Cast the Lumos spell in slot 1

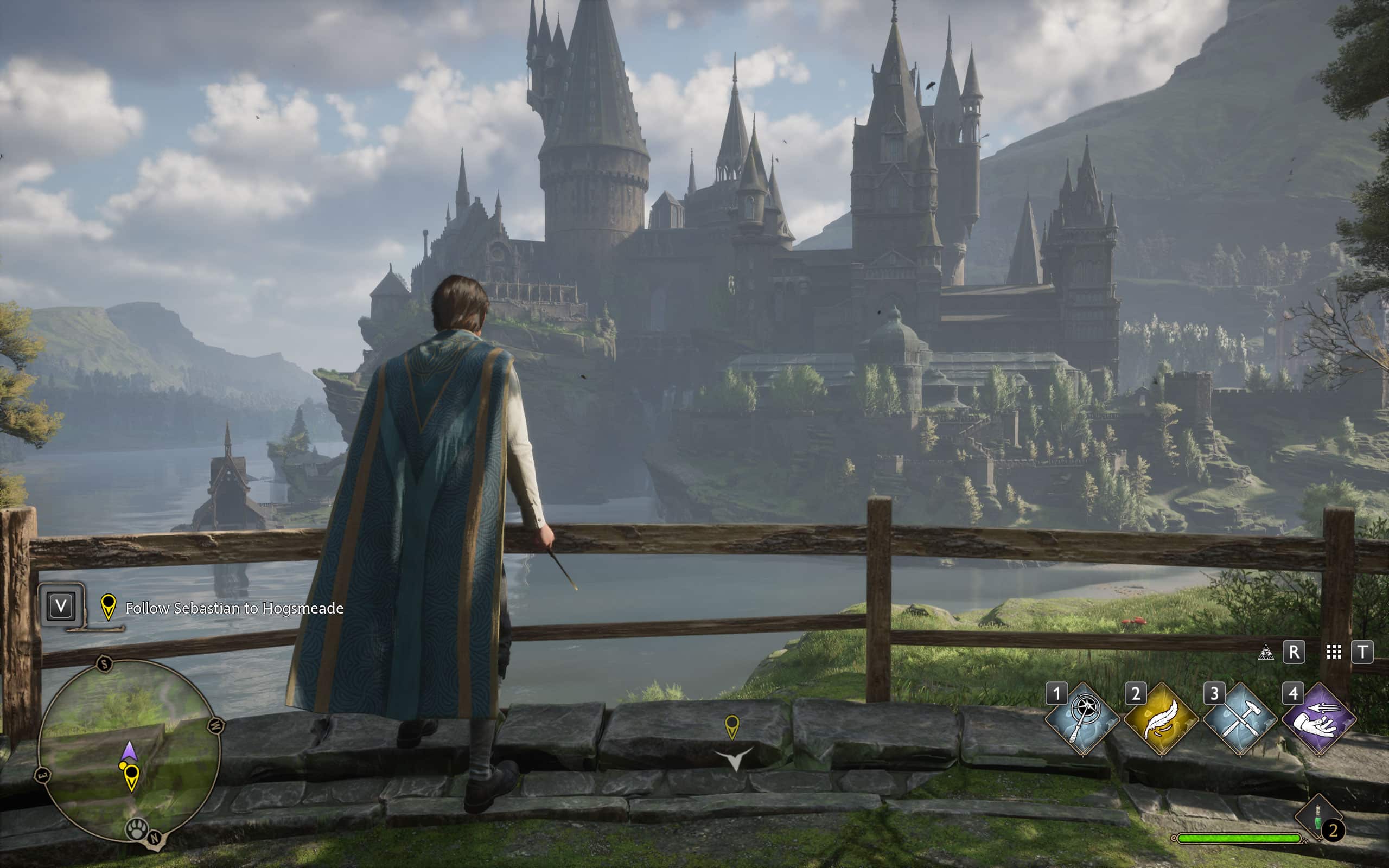(x=1082, y=719)
